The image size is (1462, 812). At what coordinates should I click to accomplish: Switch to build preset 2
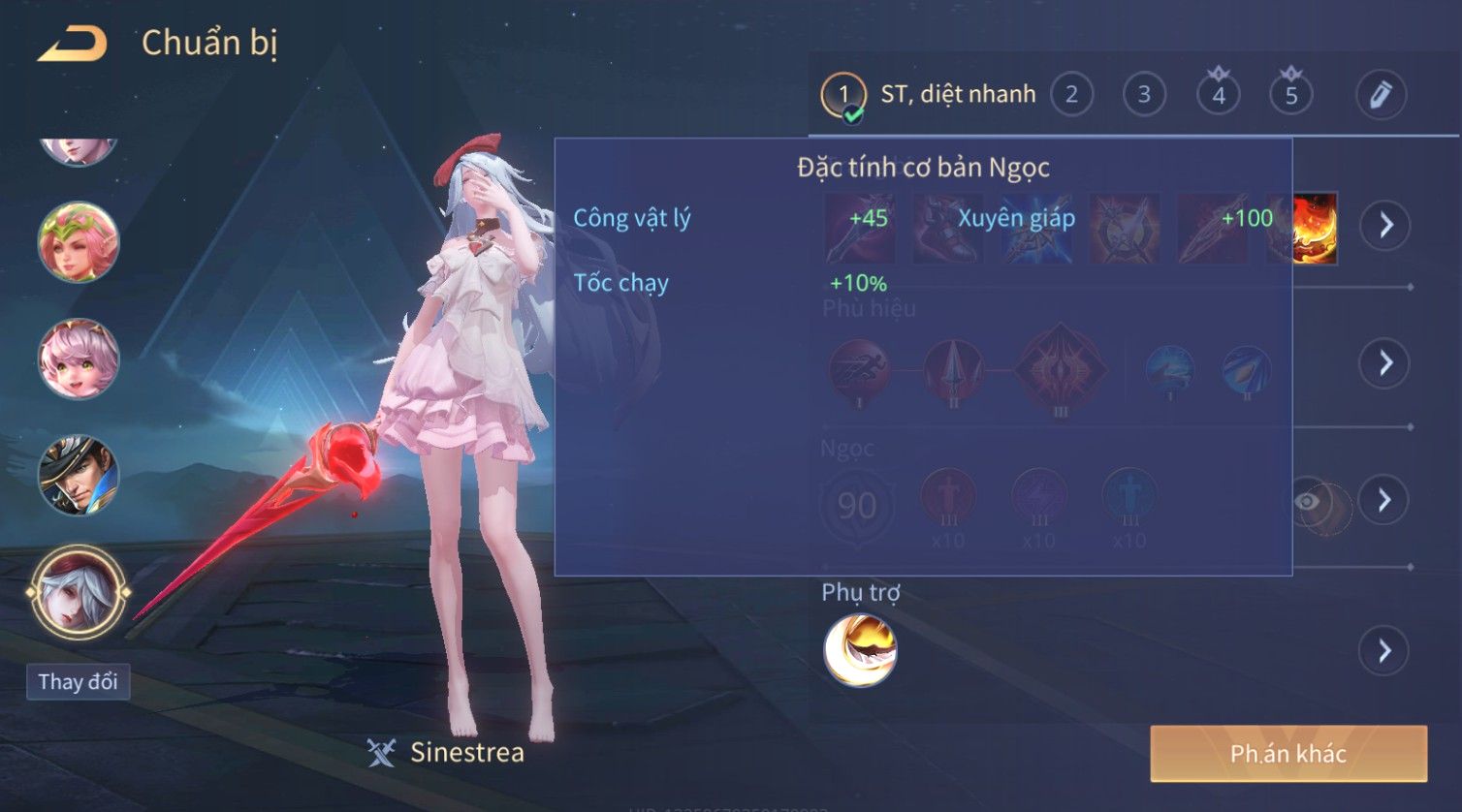tap(1071, 95)
